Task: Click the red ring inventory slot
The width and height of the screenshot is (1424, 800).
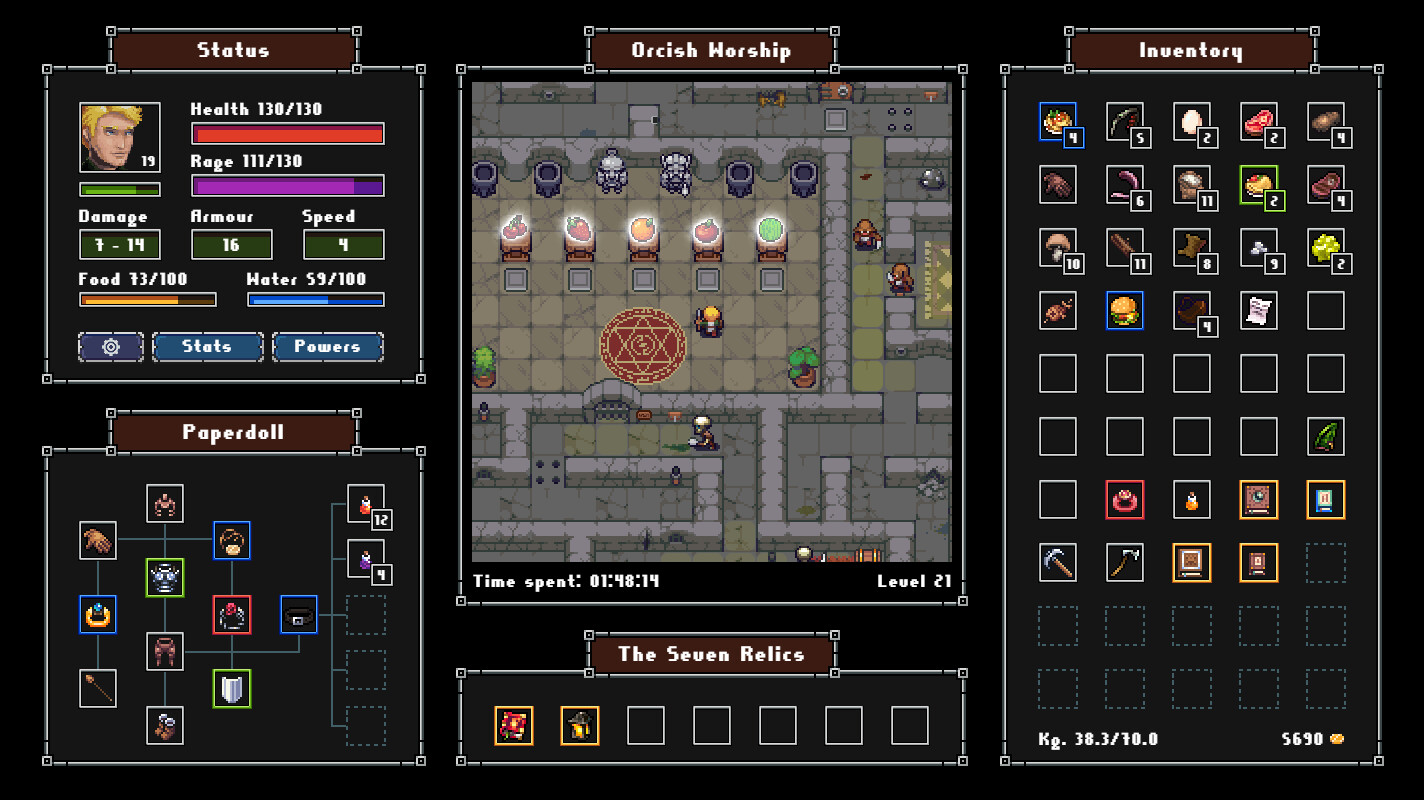Action: 1125,499
